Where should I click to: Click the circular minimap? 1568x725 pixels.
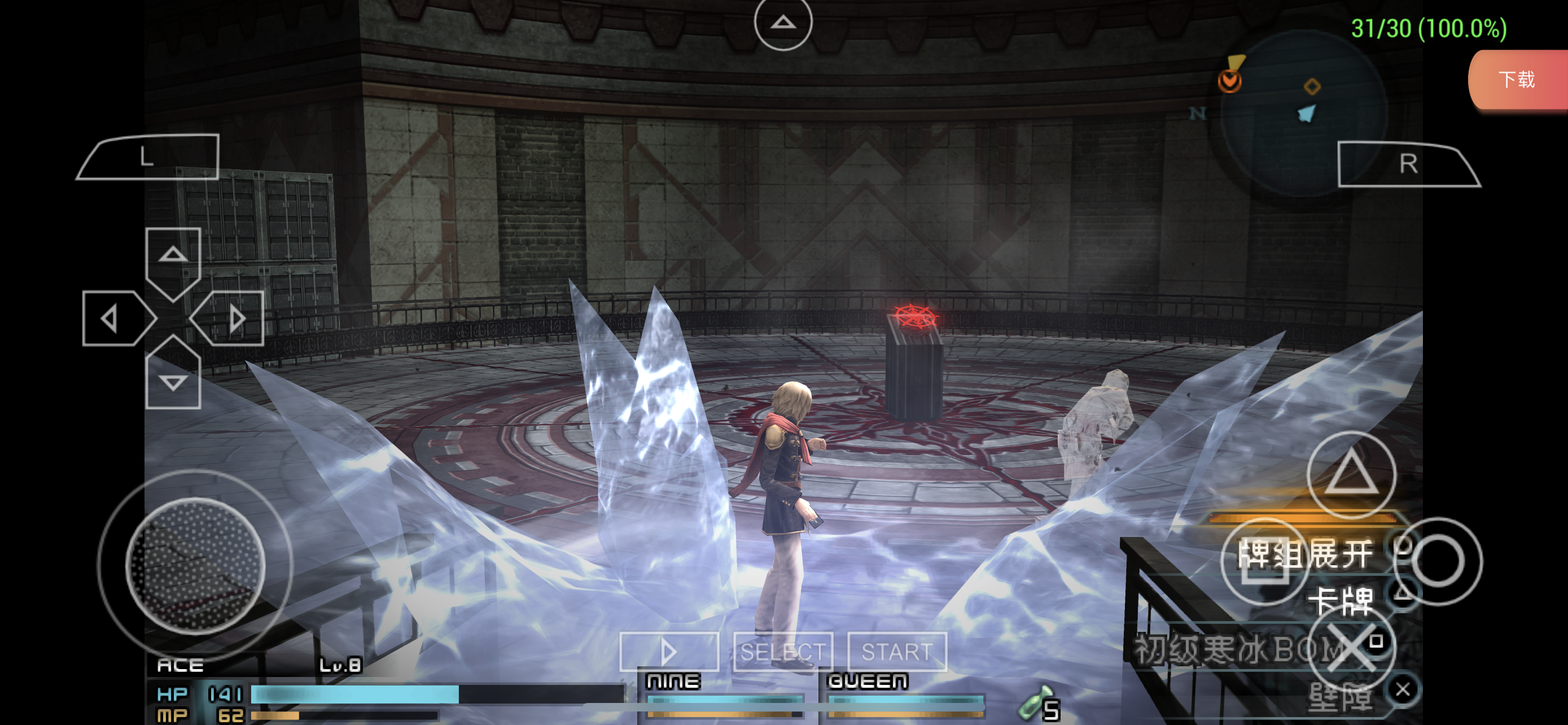click(x=1302, y=112)
